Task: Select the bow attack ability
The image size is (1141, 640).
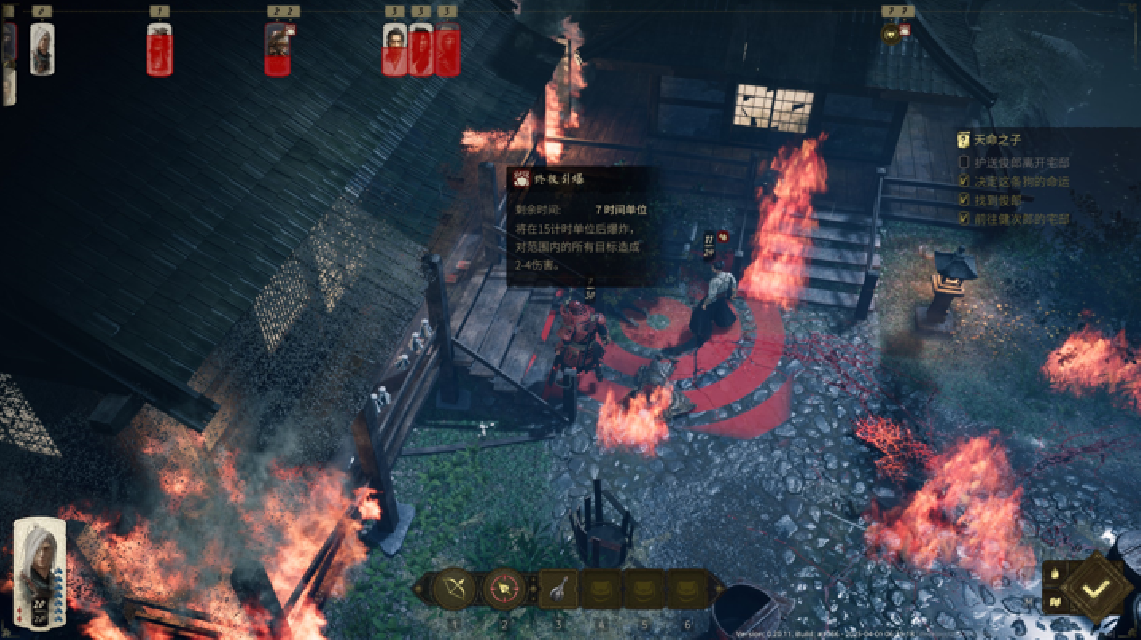Action: (x=455, y=588)
